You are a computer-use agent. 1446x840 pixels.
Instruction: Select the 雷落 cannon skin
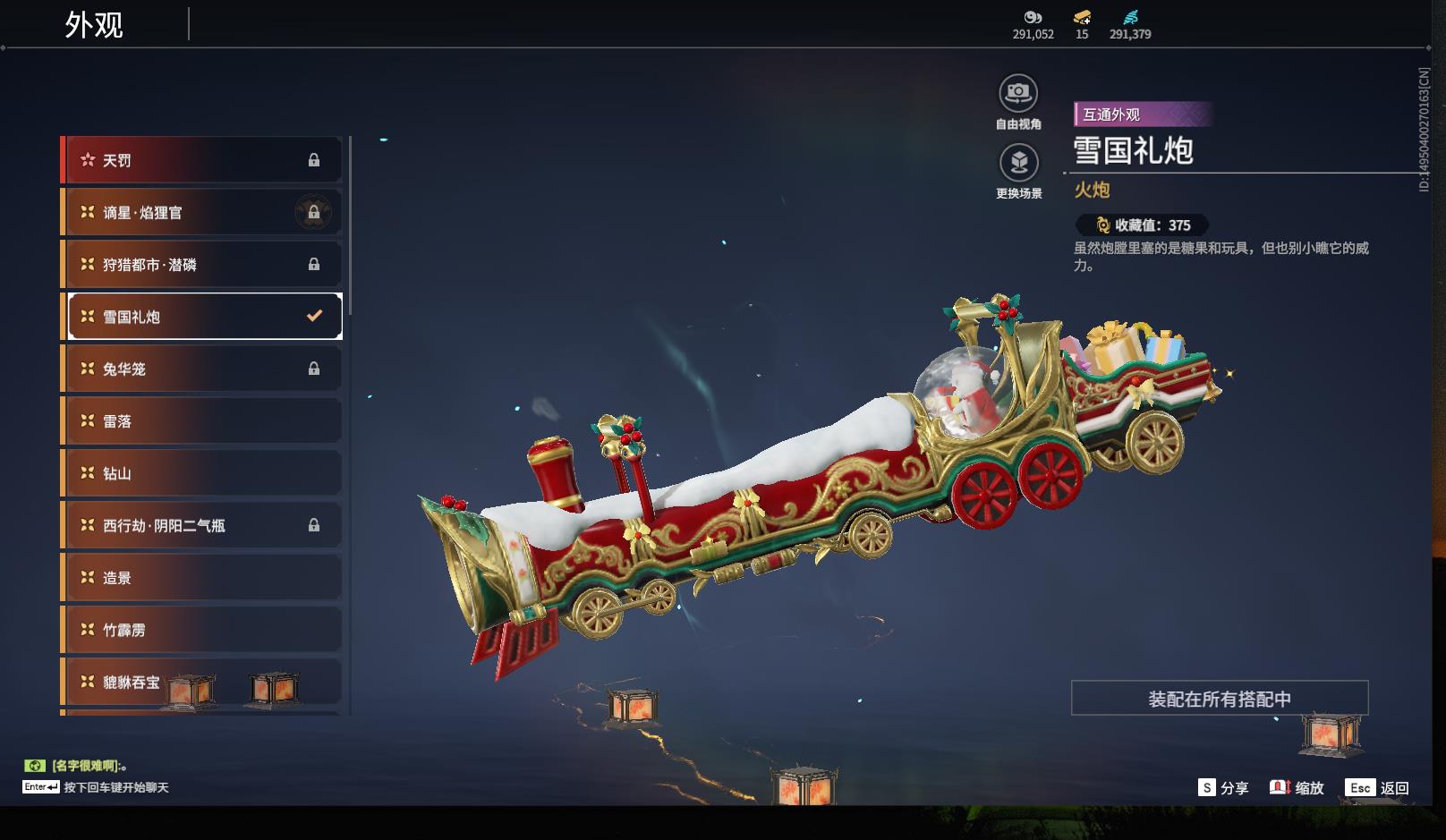pyautogui.click(x=202, y=421)
